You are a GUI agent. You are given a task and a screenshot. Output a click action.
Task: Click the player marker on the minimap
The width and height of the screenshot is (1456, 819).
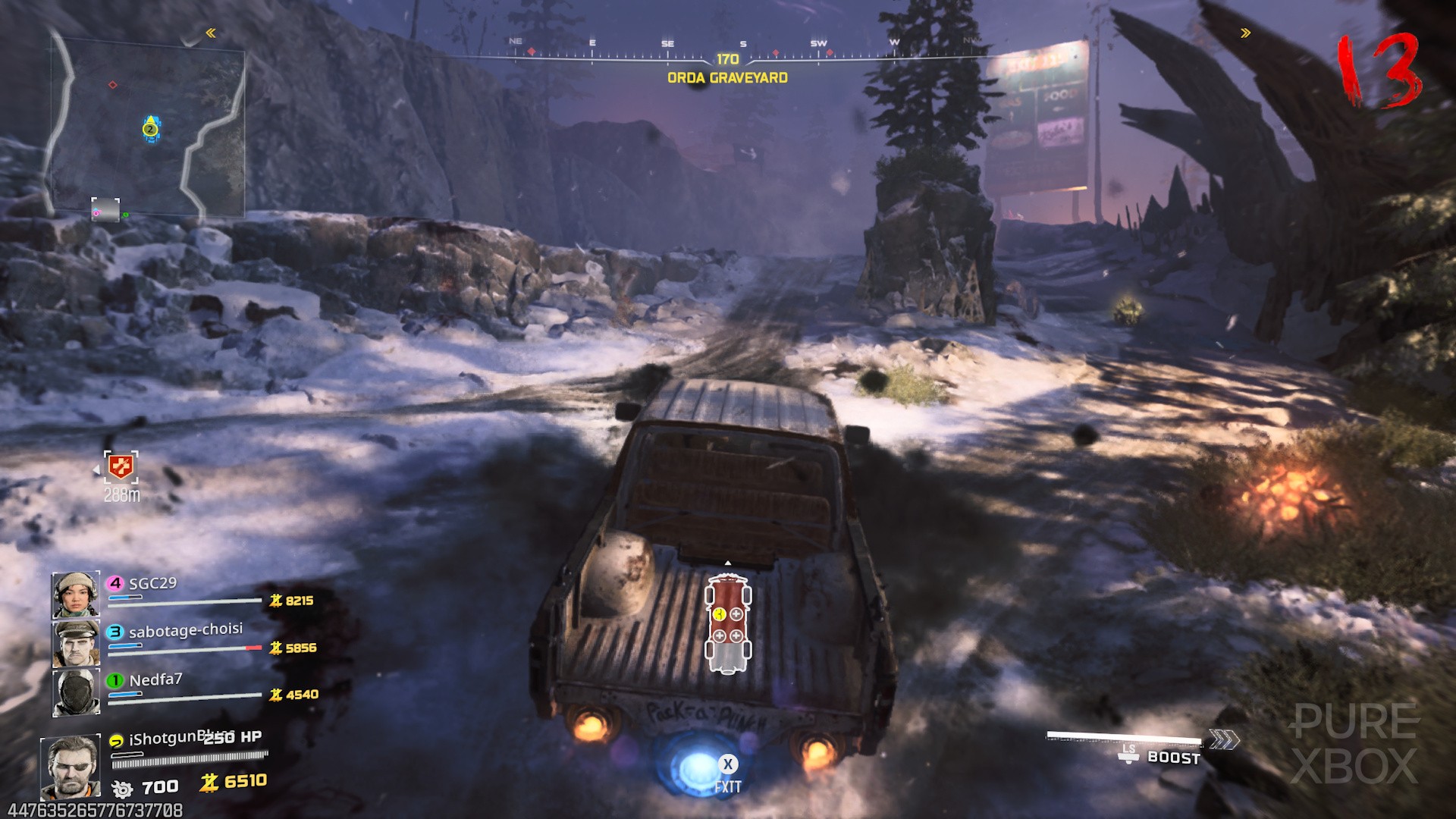pos(151,129)
